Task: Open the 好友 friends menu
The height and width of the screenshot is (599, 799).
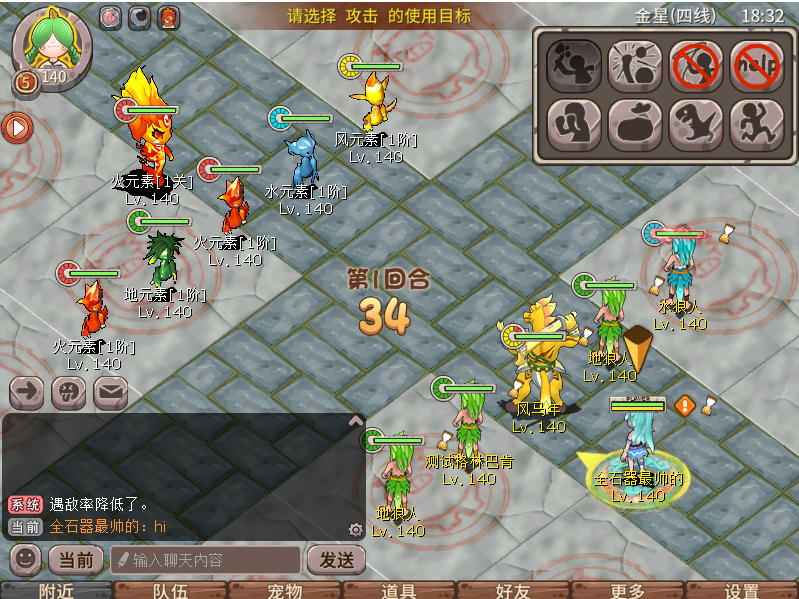Action: point(513,591)
